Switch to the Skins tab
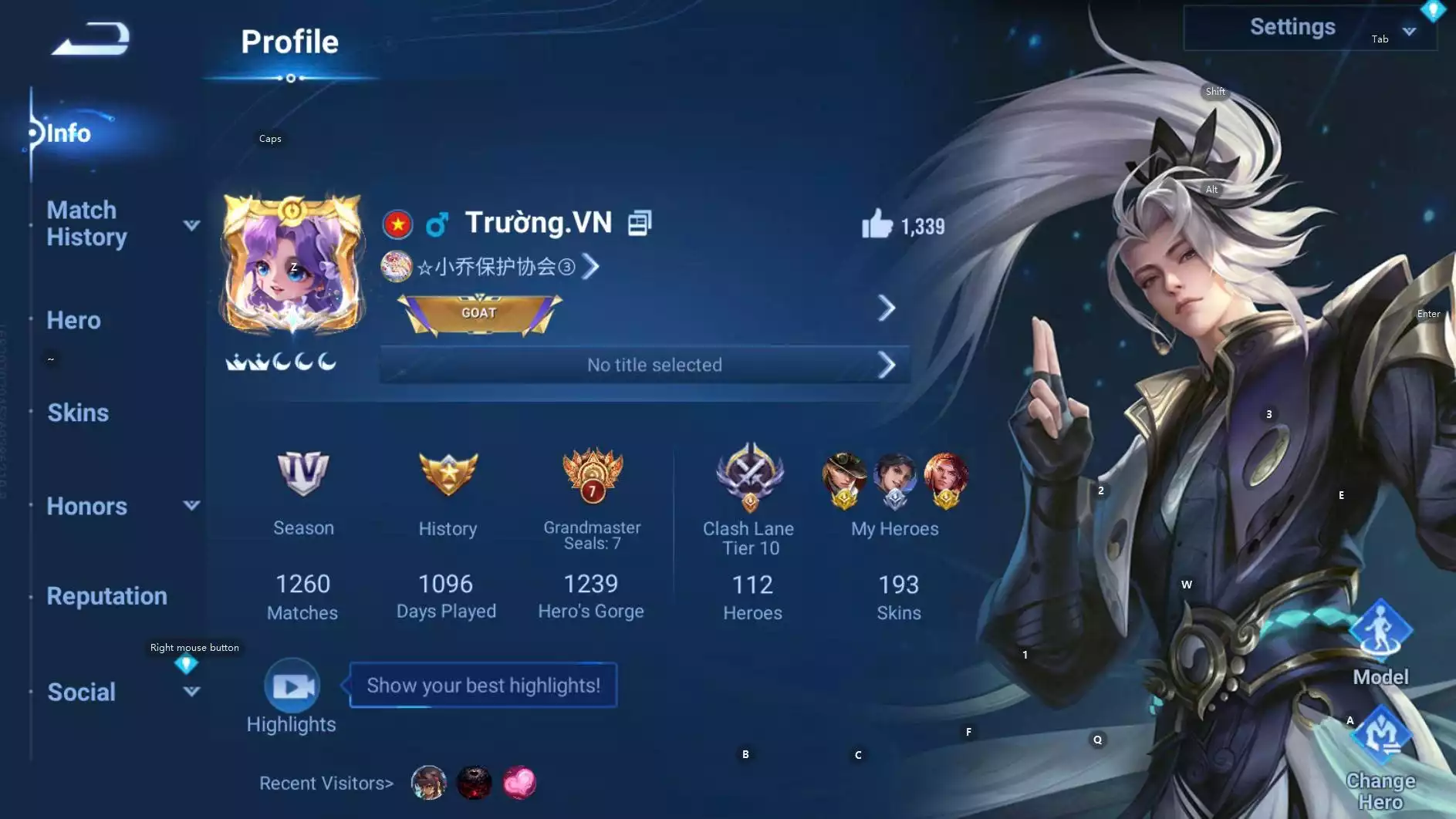 78,413
